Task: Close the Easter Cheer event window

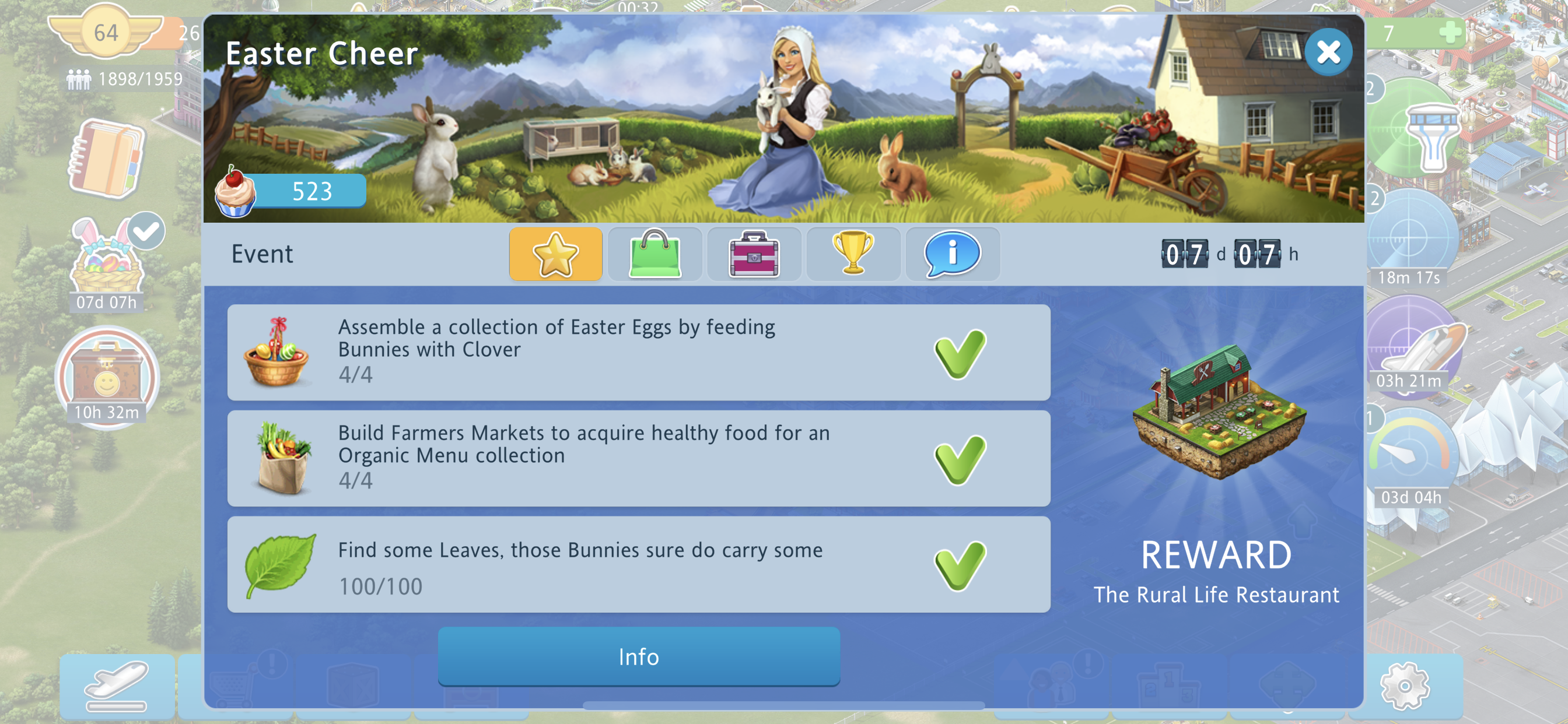Action: point(1328,52)
